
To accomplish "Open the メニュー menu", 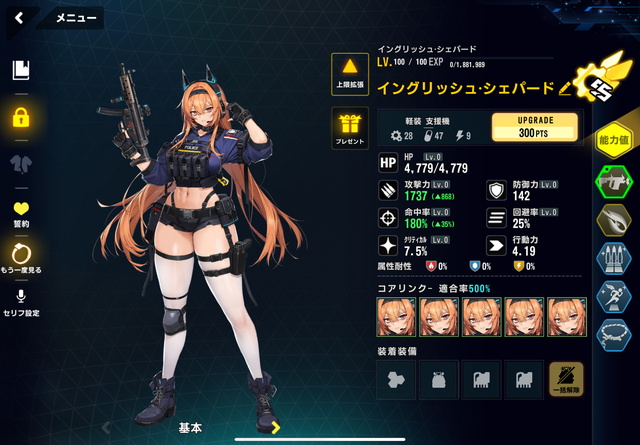I will tap(76, 18).
